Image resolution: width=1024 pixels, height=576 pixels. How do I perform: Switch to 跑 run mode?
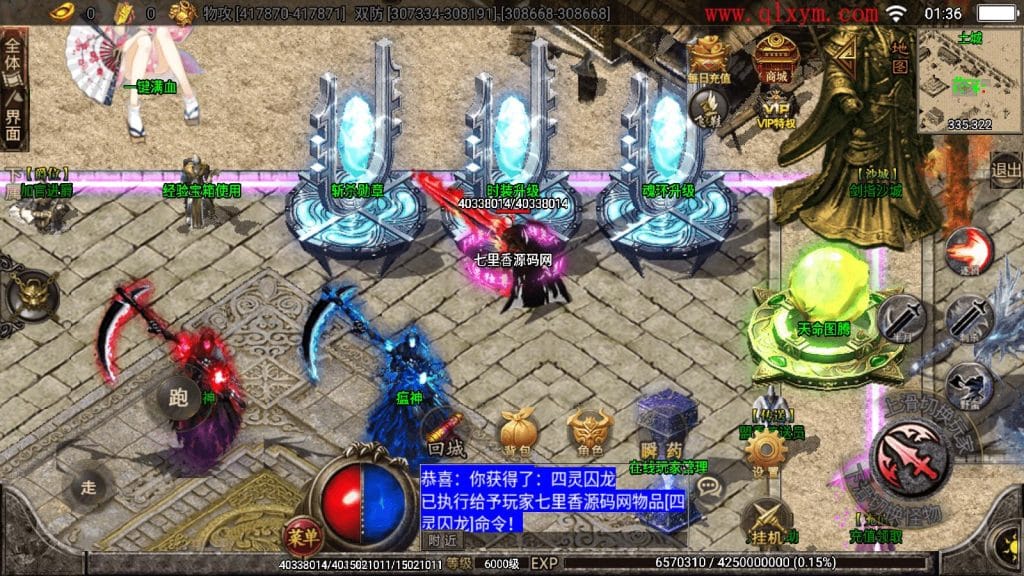(179, 397)
